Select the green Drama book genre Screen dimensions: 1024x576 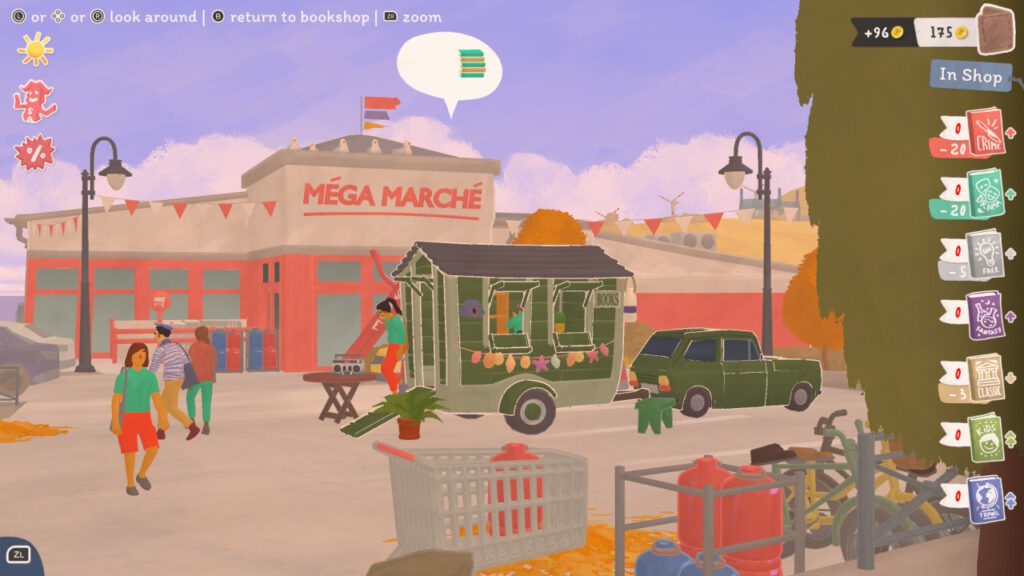click(985, 192)
